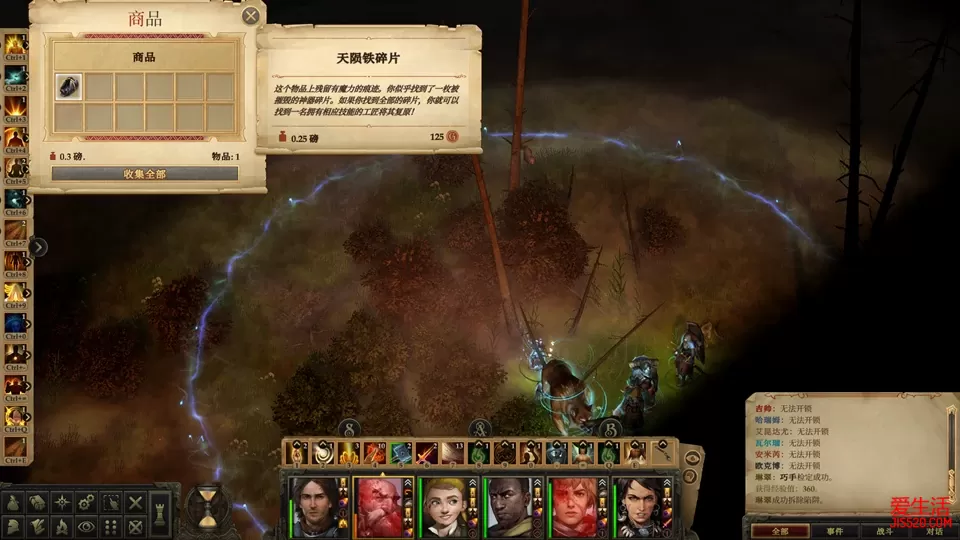Expand the left-side spell bar arrow

point(38,247)
